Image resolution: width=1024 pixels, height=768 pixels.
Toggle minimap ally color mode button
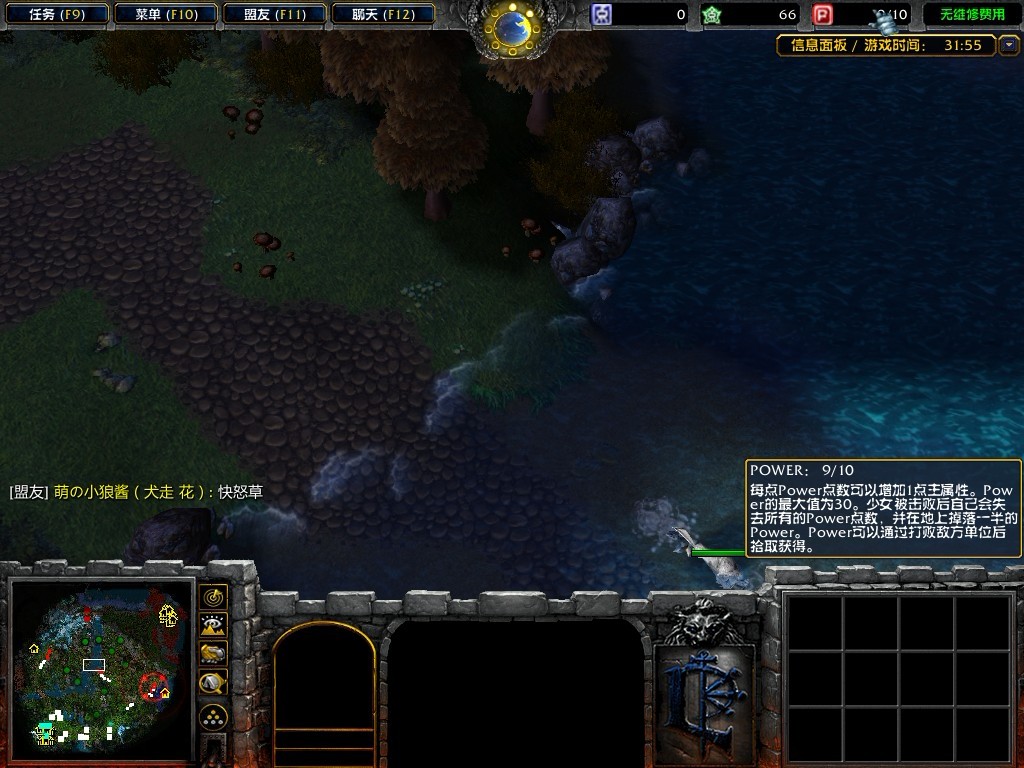coord(213,654)
